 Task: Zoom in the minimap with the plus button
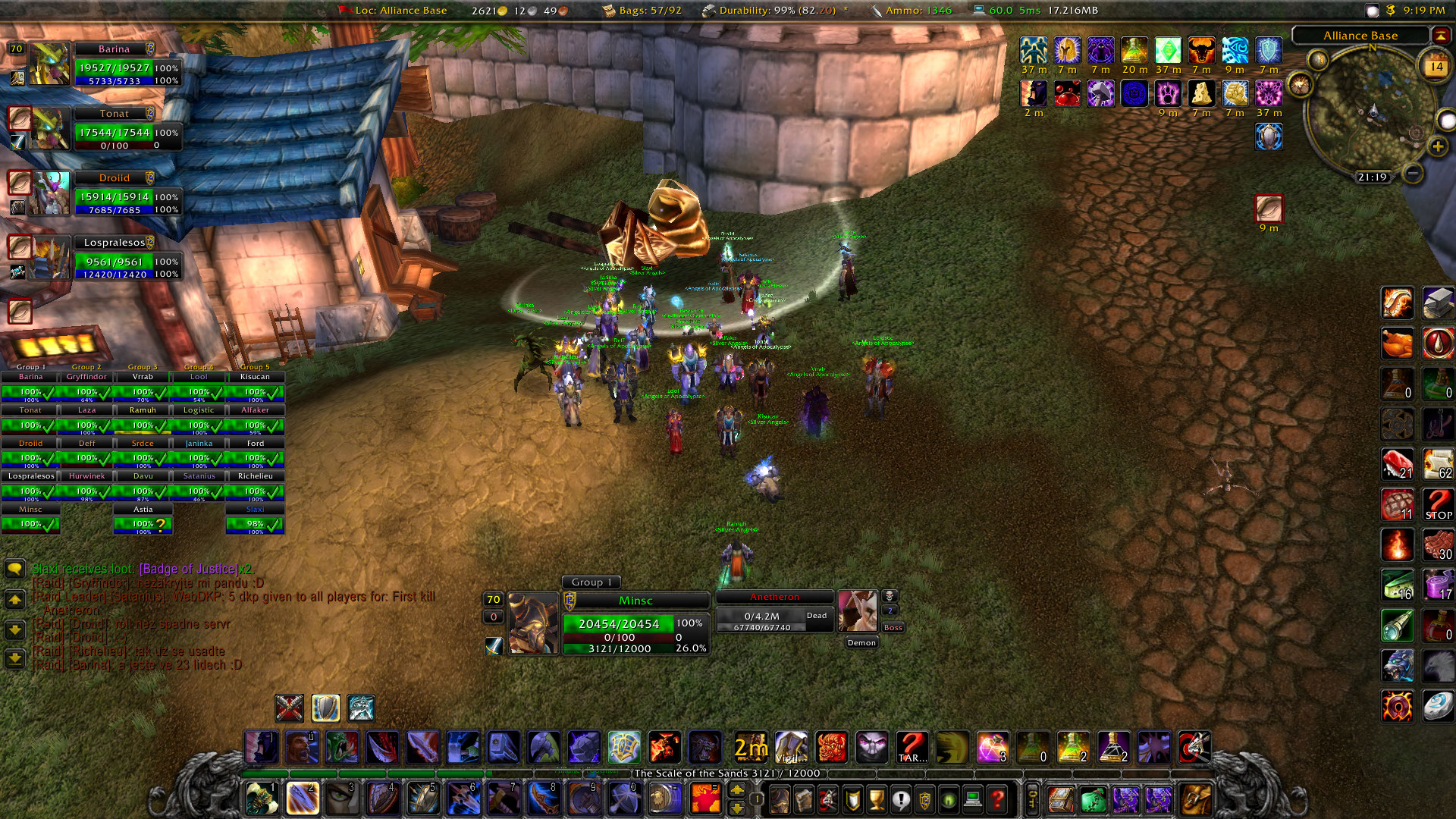pyautogui.click(x=1437, y=146)
